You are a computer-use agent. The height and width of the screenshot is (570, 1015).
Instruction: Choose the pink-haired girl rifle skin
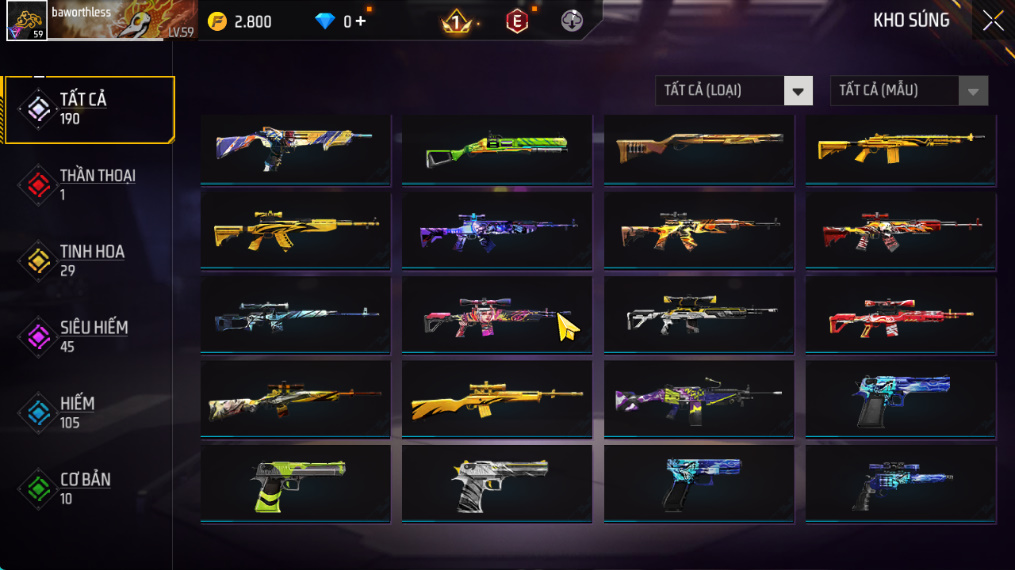pos(496,317)
